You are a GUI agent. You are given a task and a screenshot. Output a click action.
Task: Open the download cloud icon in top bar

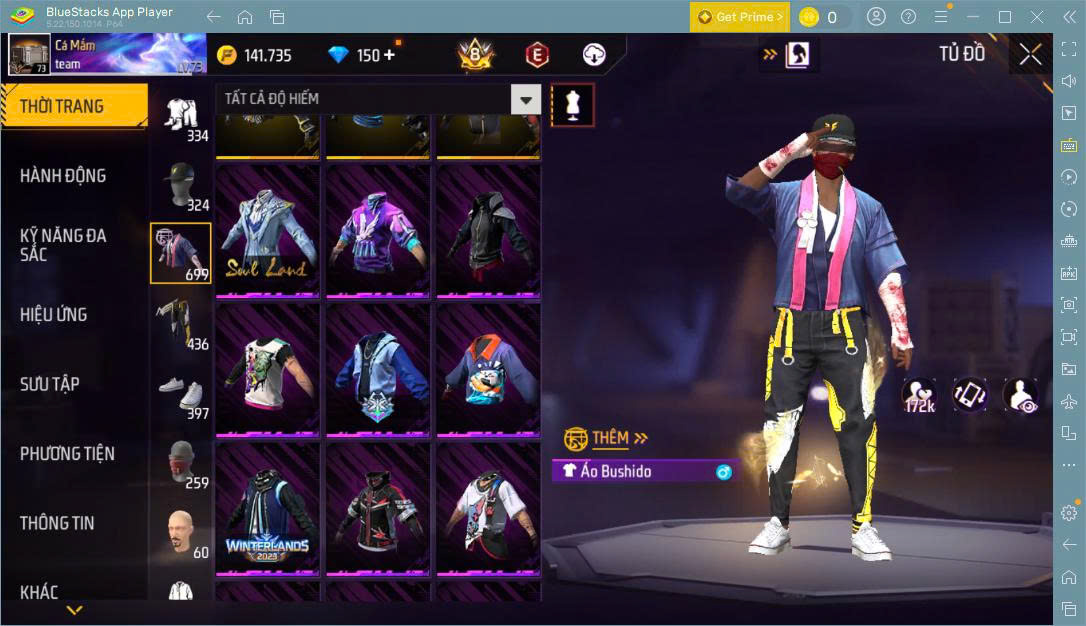coord(594,55)
